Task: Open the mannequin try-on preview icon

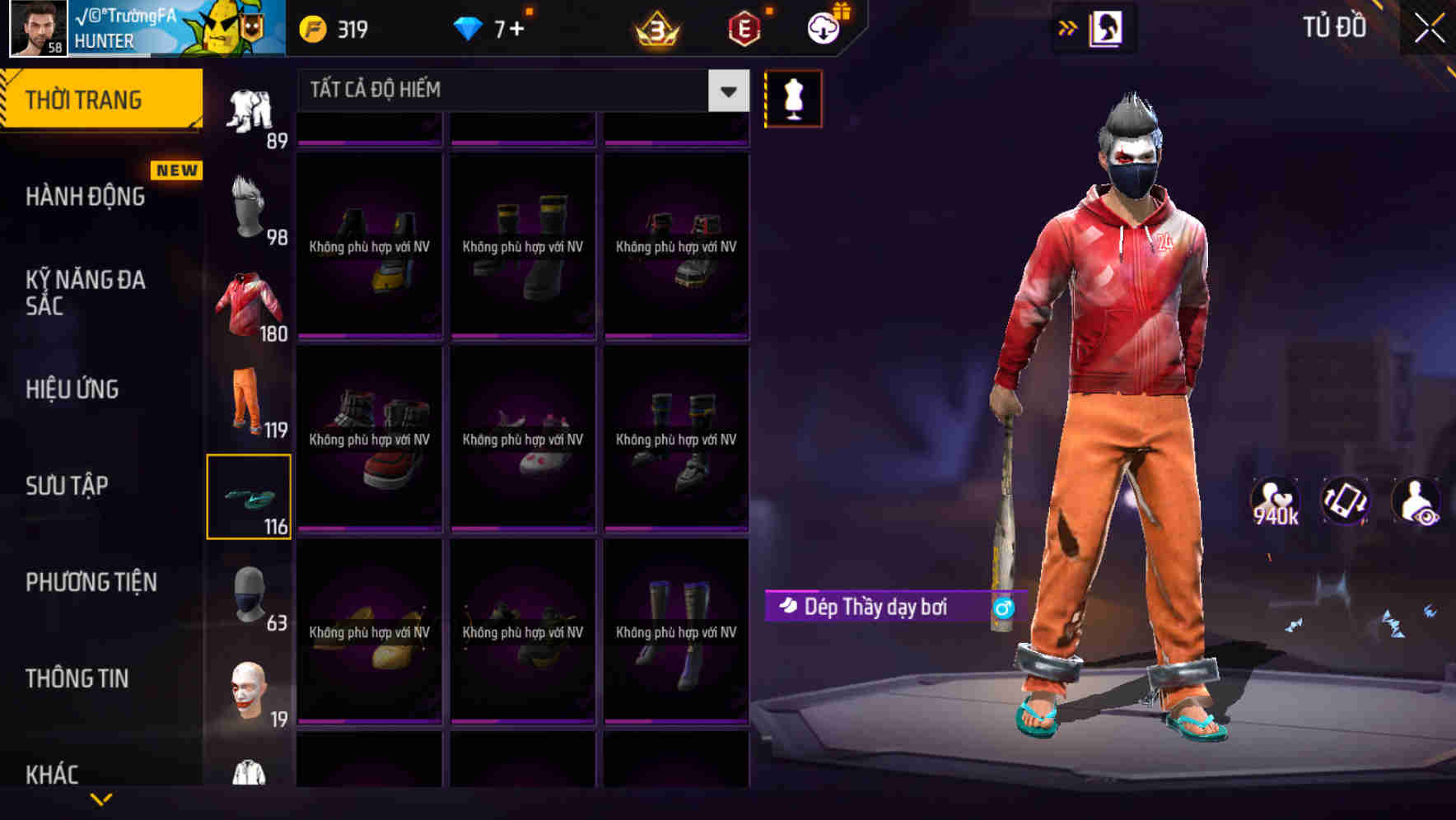Action: point(793,98)
